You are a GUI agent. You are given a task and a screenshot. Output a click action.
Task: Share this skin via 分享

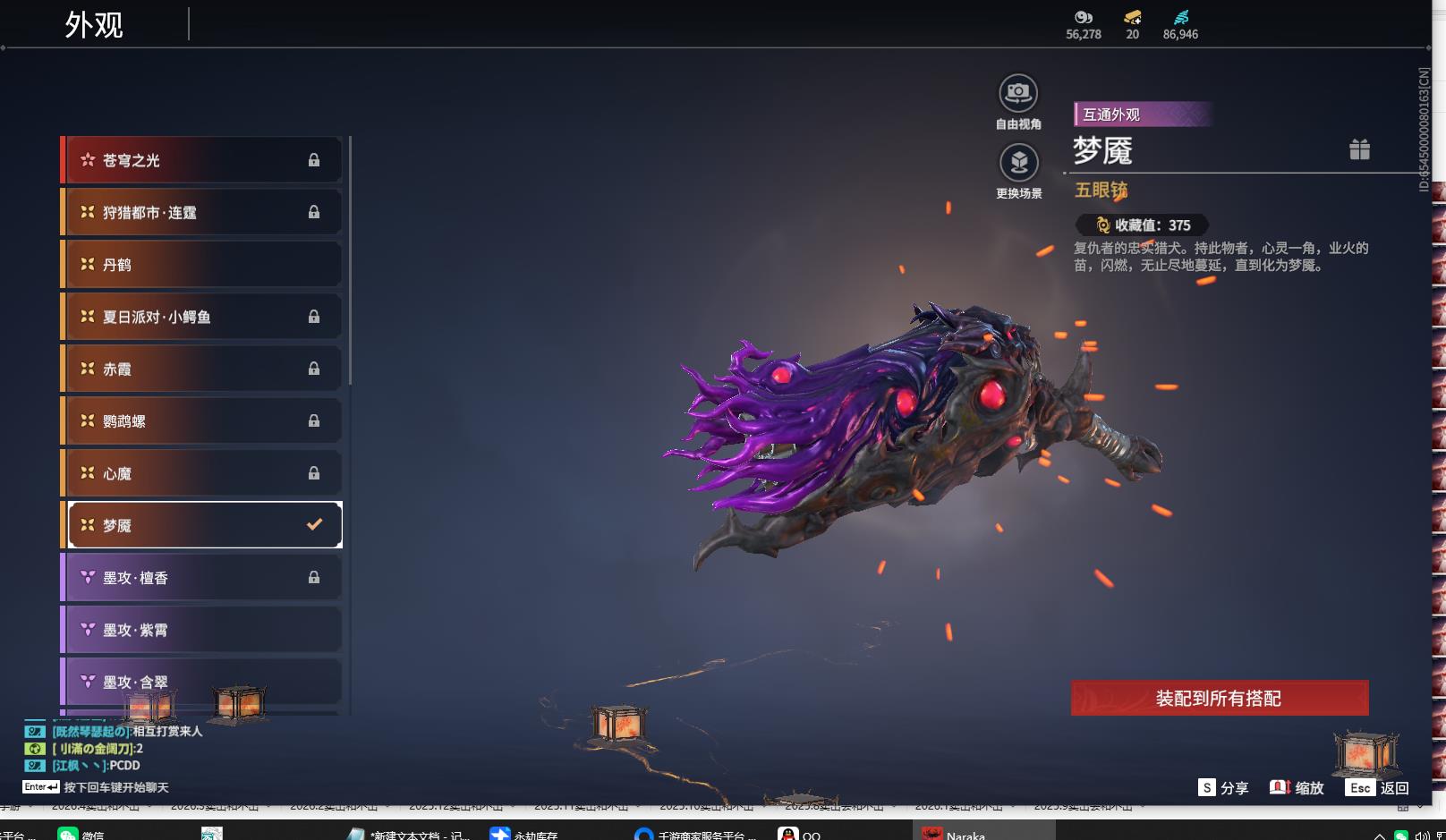click(1223, 787)
